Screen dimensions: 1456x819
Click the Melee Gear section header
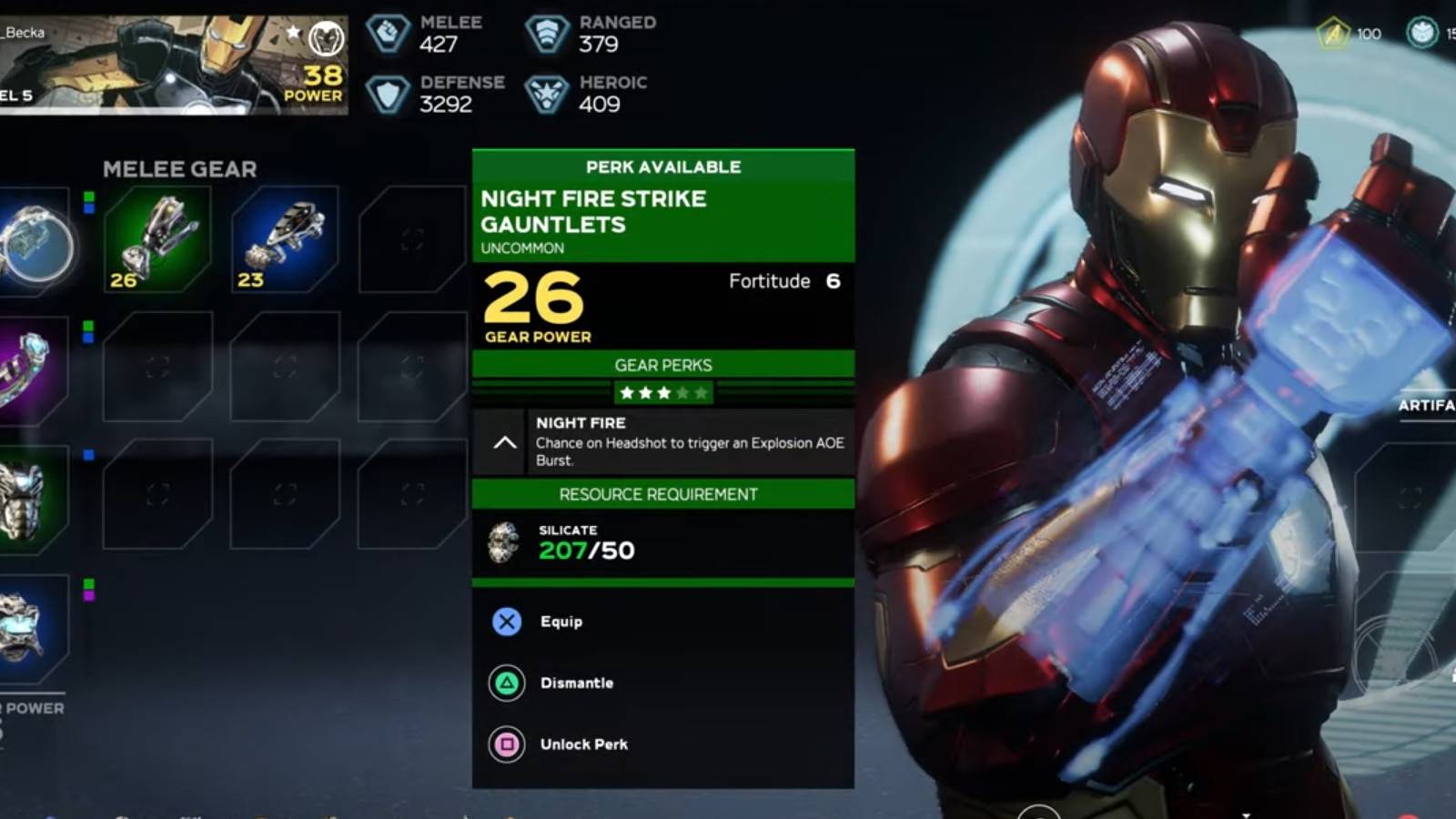click(x=179, y=168)
